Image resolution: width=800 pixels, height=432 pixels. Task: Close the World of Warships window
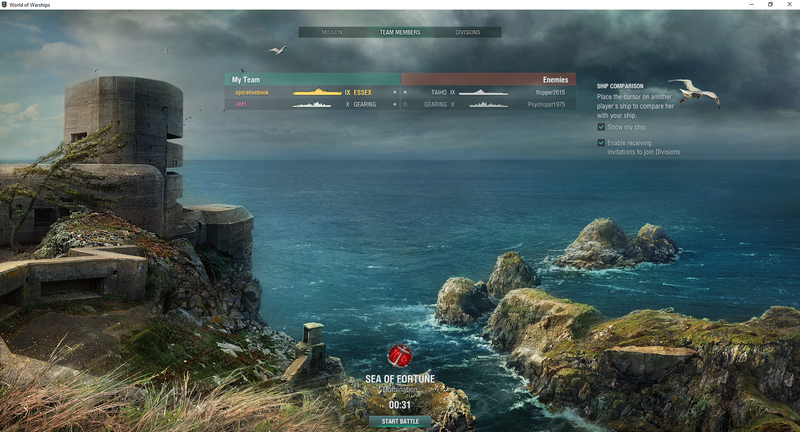coord(789,4)
